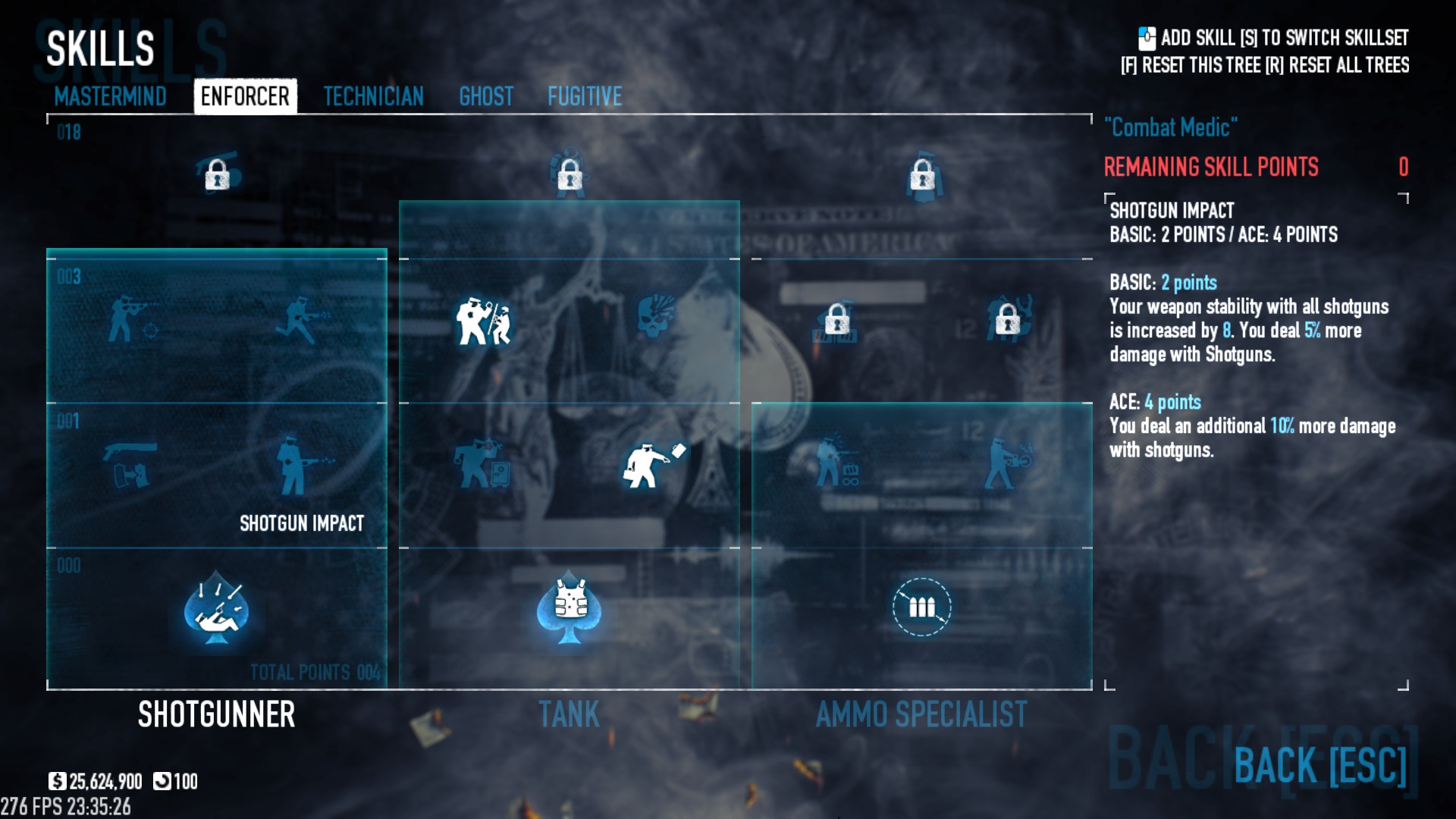The height and width of the screenshot is (819, 1456).
Task: Select the Enforcer skill tab
Action: click(x=245, y=96)
